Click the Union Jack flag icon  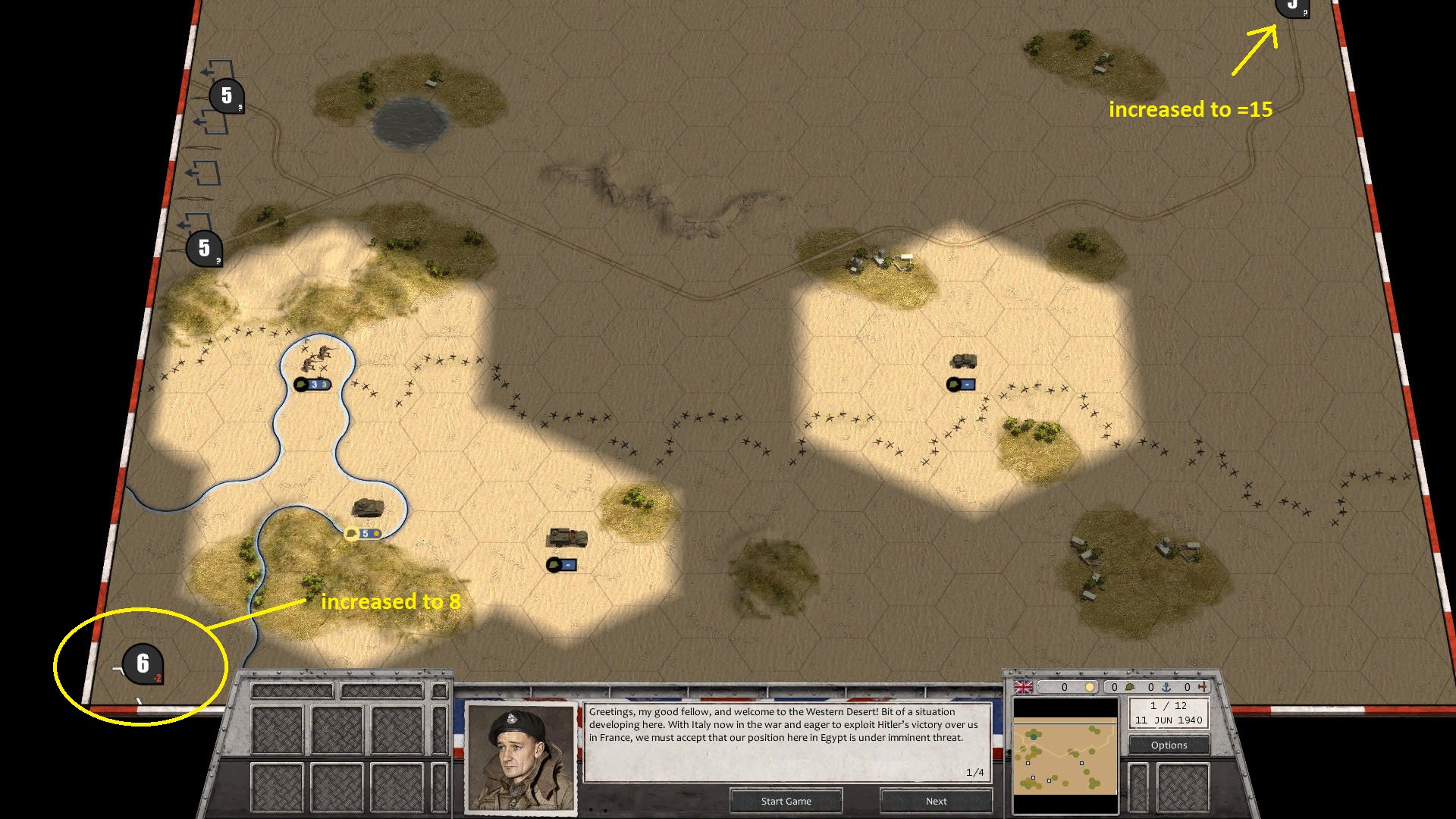[x=1023, y=687]
